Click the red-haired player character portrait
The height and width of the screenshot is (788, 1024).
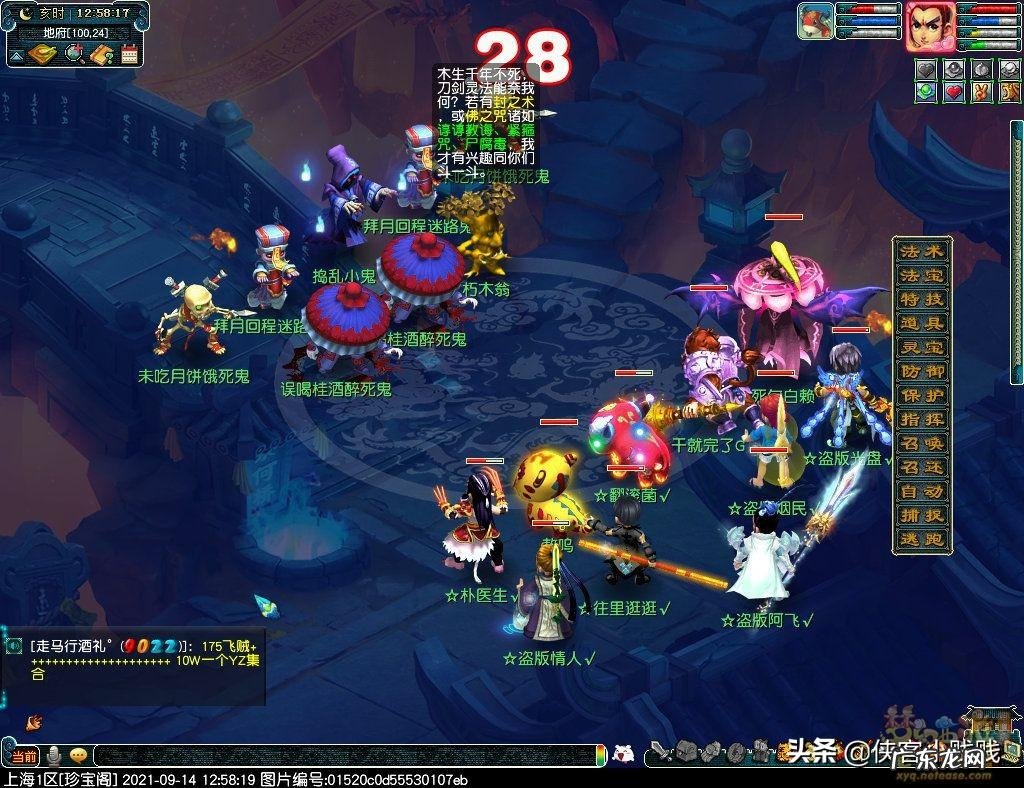pos(928,26)
